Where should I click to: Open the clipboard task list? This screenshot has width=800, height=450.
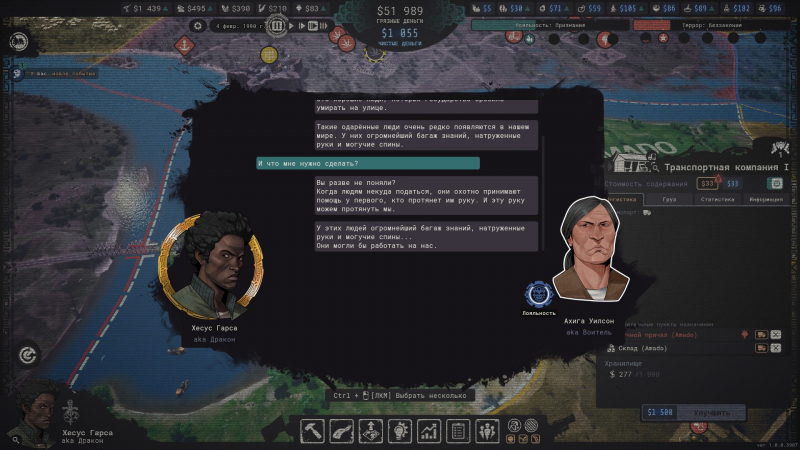point(459,431)
